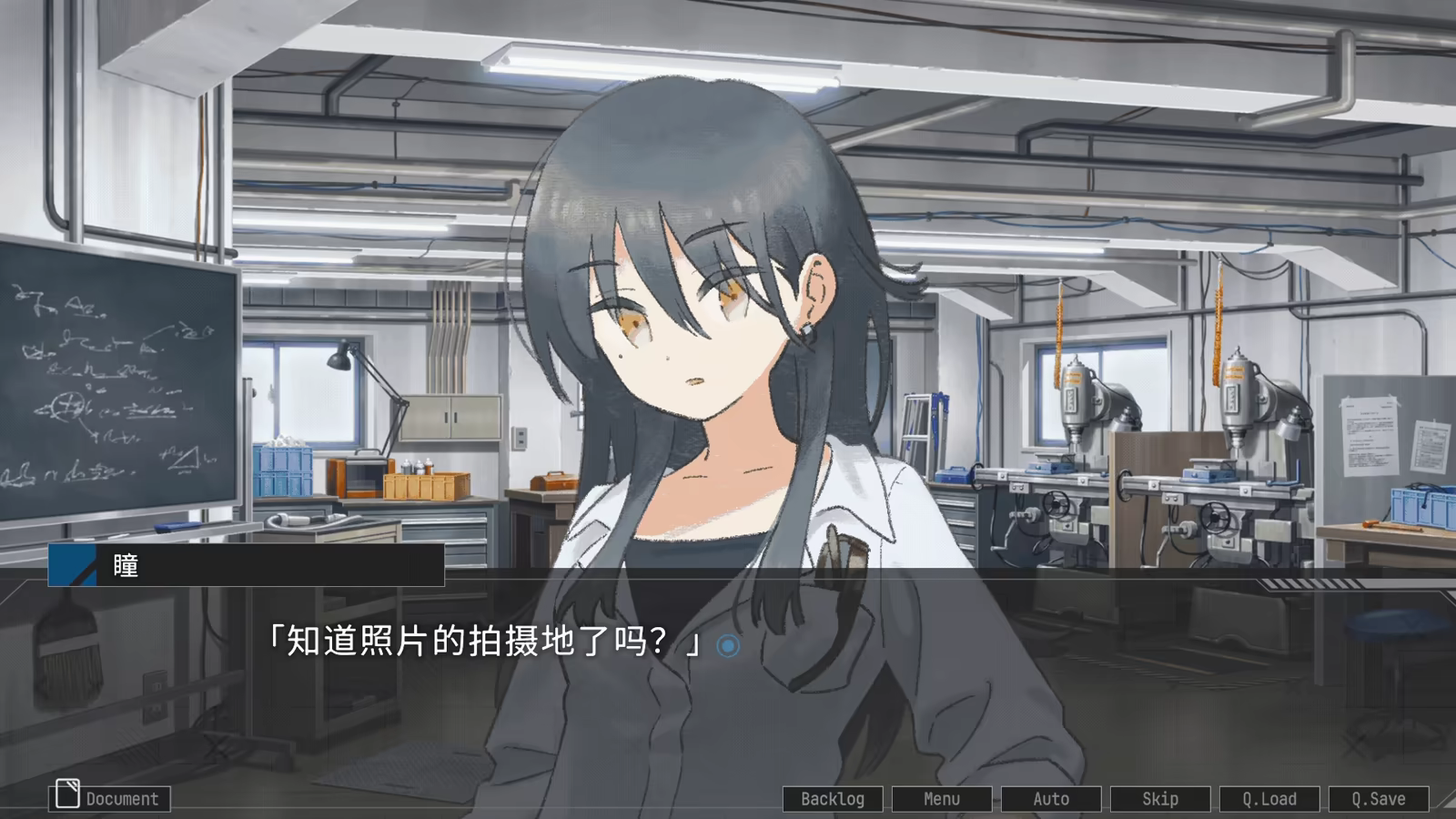This screenshot has height=819, width=1456.
Task: Enable Auto mode for dialogue playback
Action: click(1050, 798)
